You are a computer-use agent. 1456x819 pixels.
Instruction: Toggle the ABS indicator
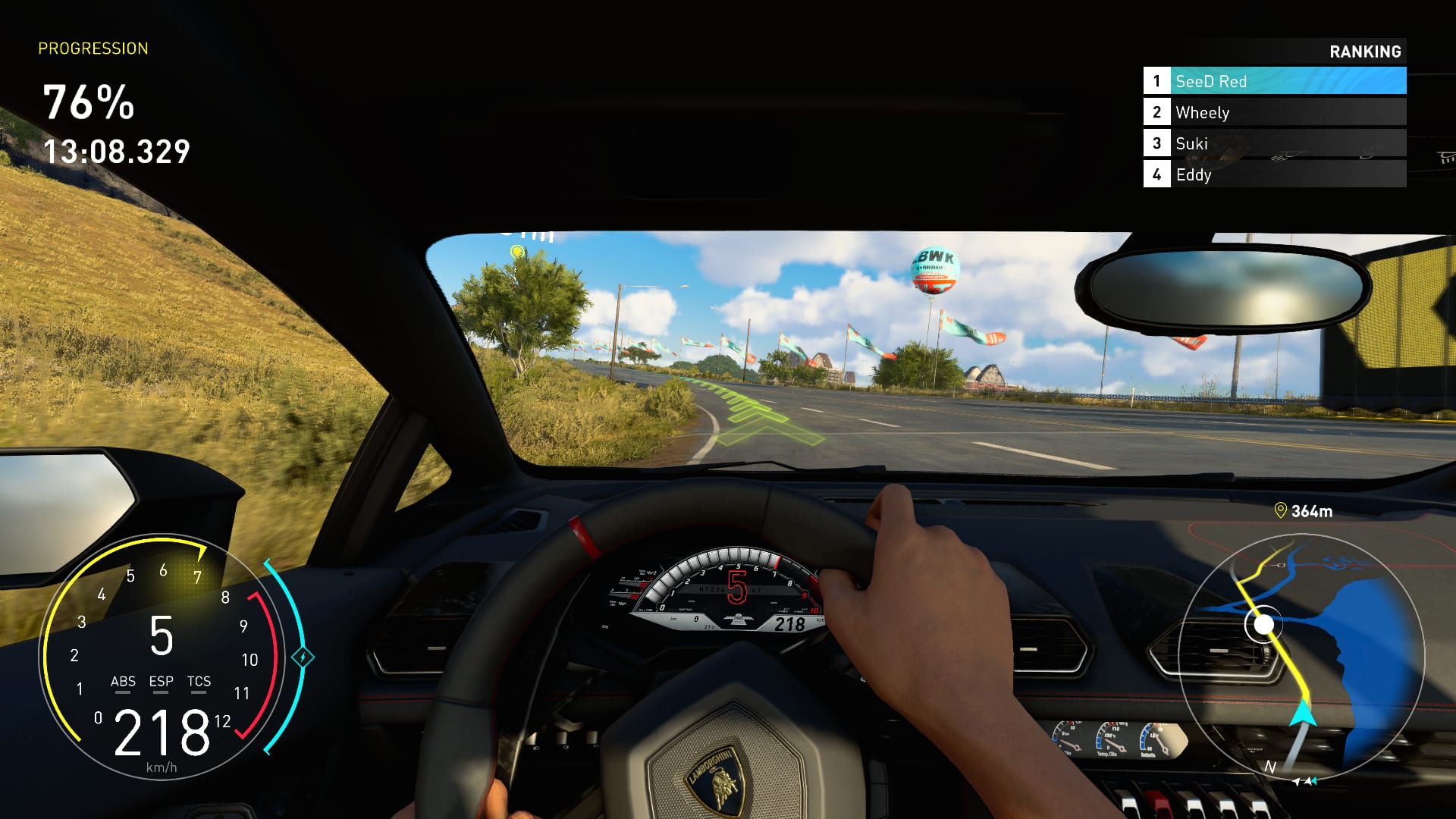click(x=123, y=682)
